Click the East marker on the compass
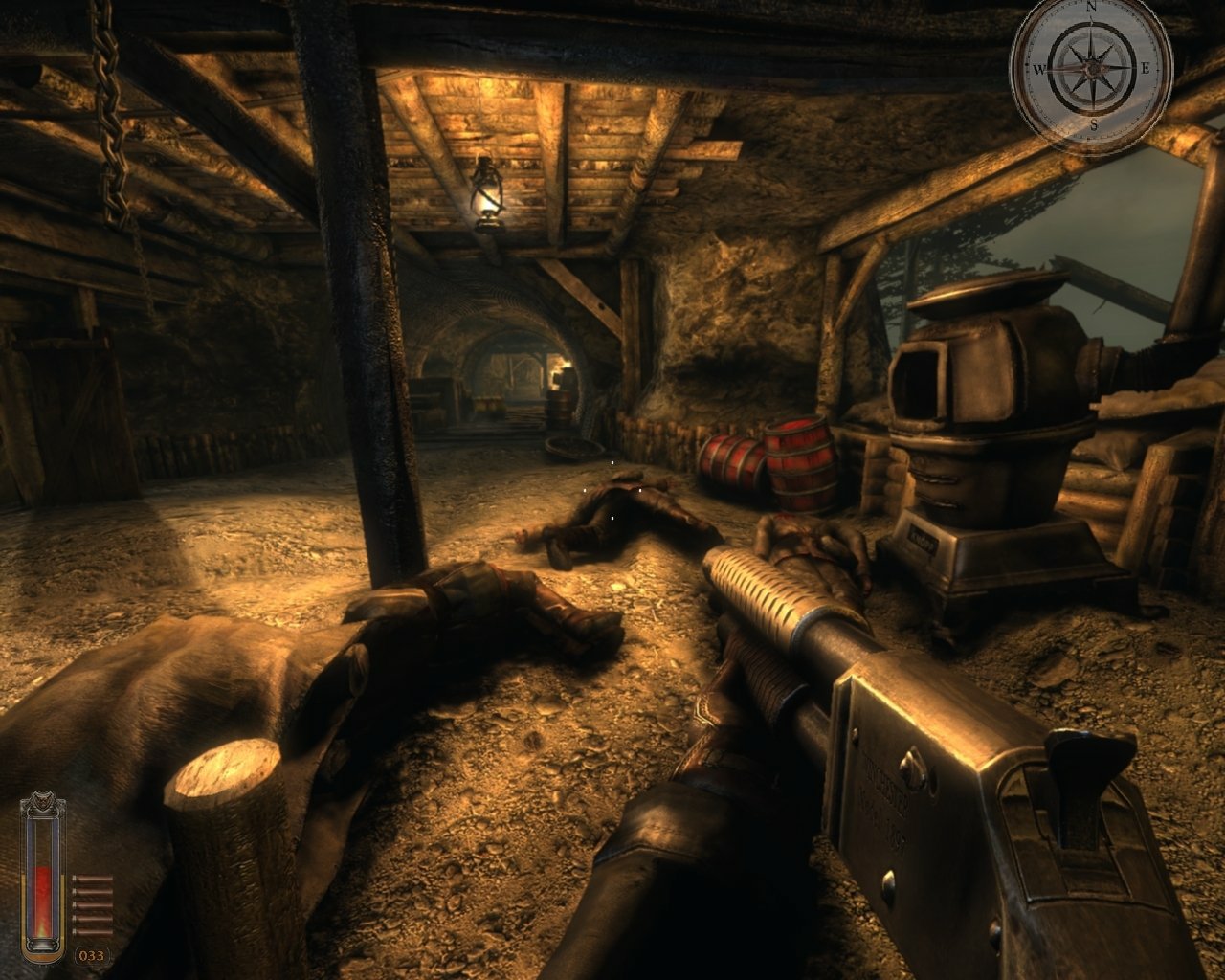The image size is (1225, 980). (1147, 67)
